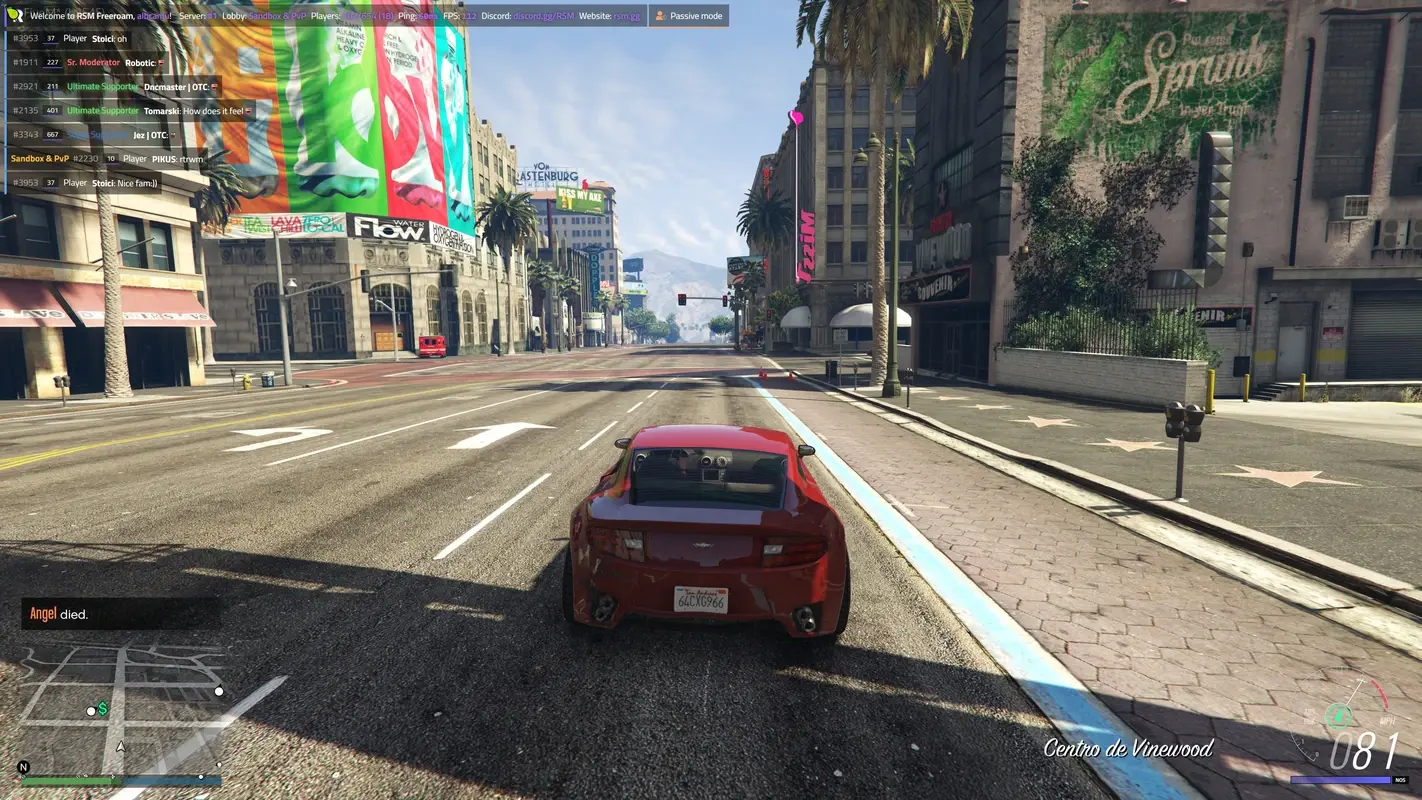Click the RSM Freeroam logo icon
1422x800 pixels.
[x=16, y=16]
